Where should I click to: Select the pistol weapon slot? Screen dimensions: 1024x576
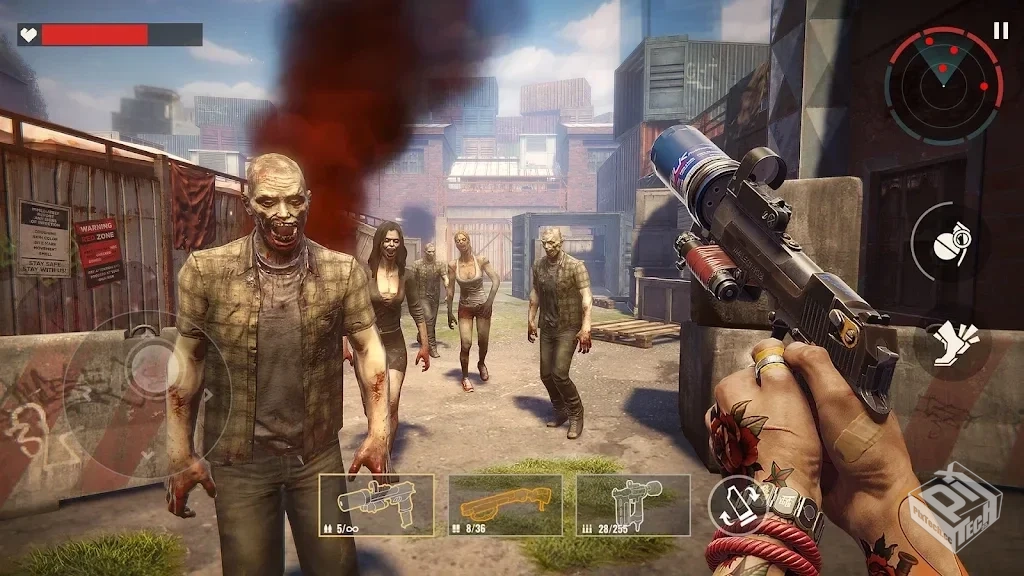(376, 505)
